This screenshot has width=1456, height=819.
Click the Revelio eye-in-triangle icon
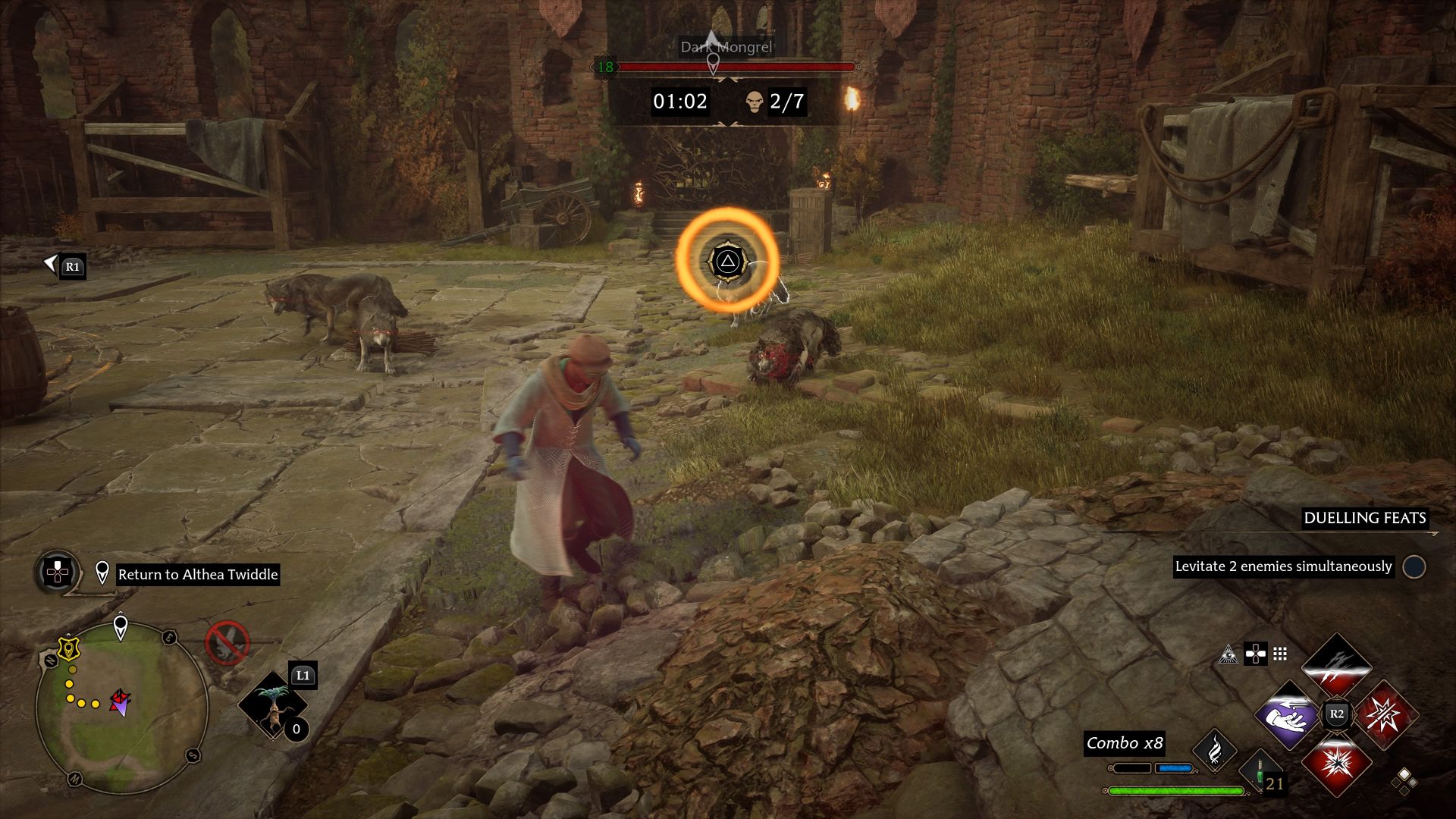[1228, 654]
